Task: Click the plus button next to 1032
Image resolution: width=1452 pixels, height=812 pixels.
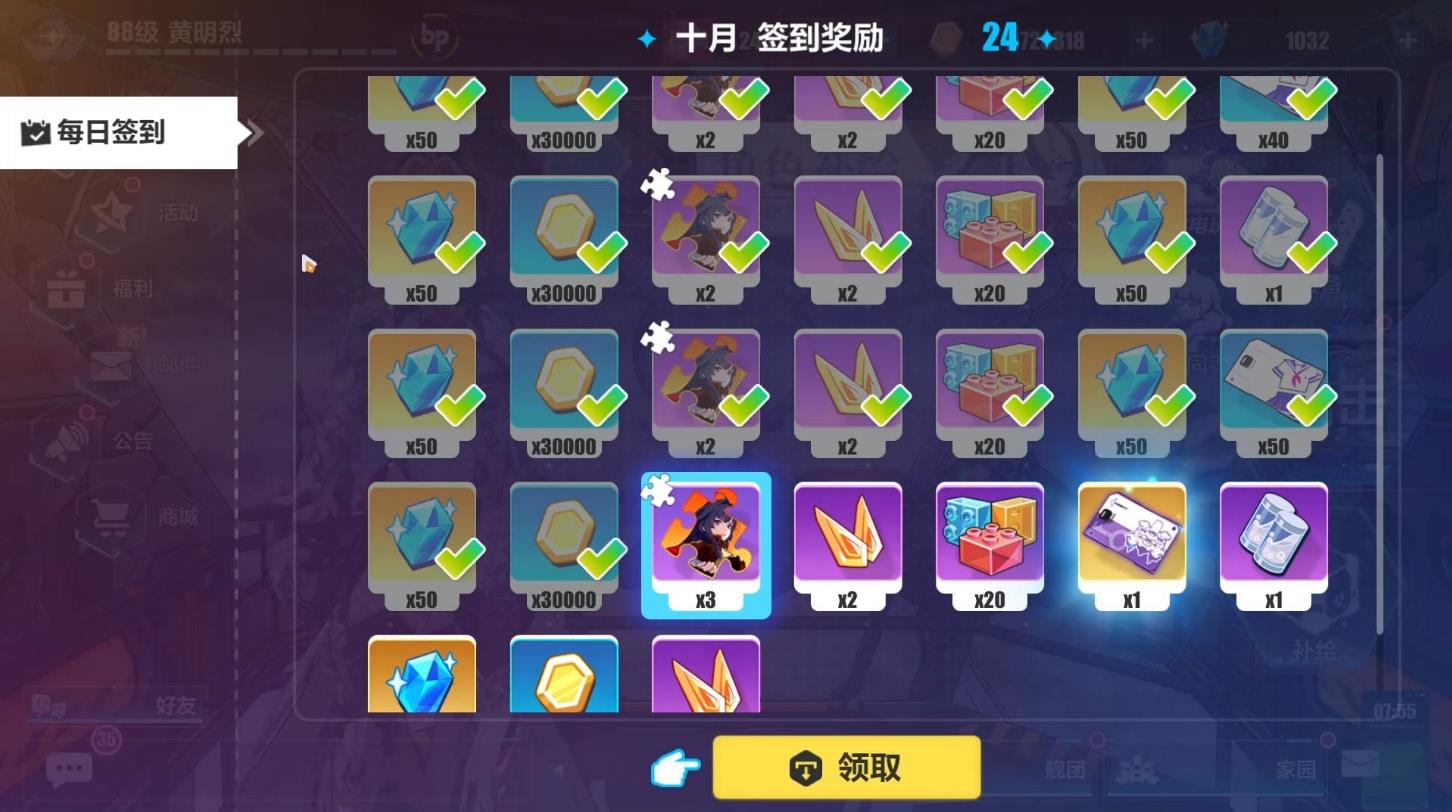Action: (1408, 39)
